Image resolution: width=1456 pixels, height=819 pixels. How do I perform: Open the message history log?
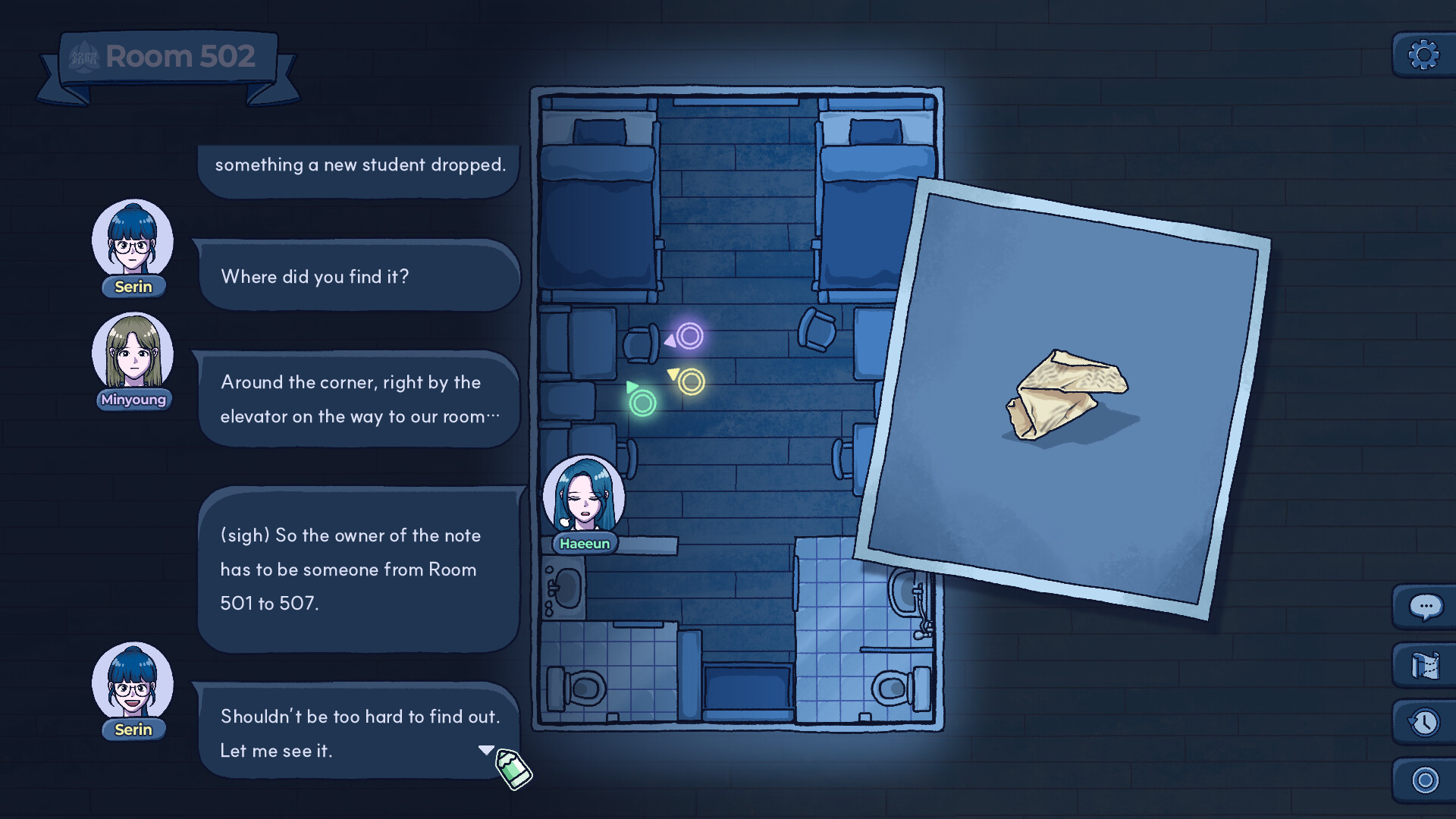pos(1424,722)
